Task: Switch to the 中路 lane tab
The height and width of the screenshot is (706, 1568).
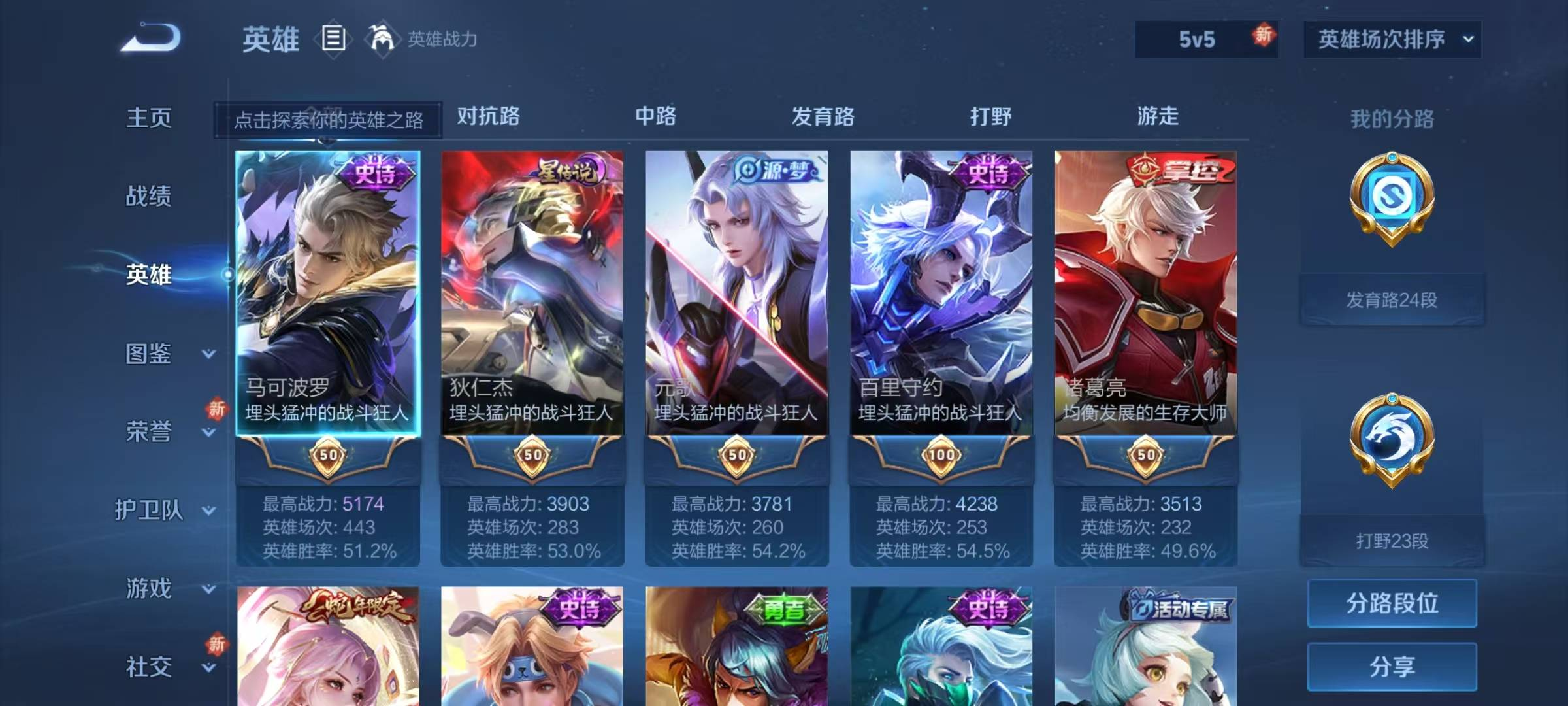Action: [x=657, y=116]
